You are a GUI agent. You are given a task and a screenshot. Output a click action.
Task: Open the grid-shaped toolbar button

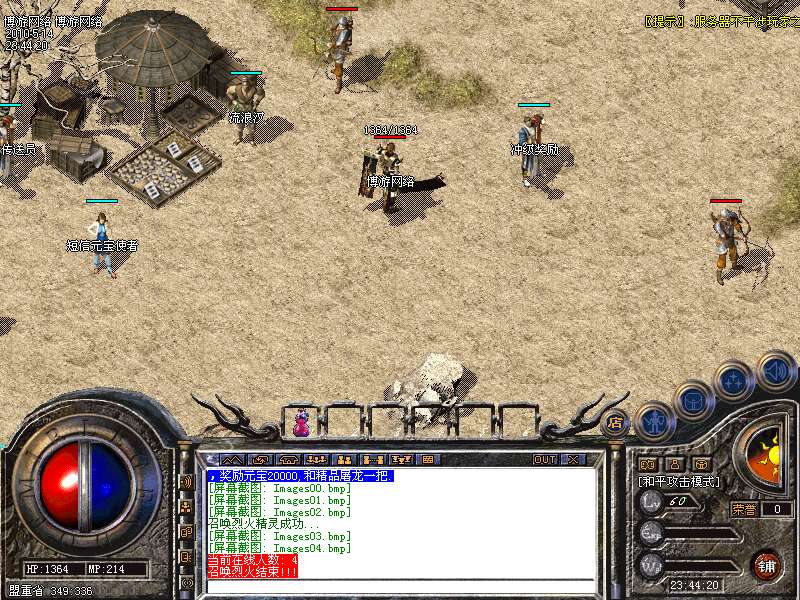tap(428, 459)
